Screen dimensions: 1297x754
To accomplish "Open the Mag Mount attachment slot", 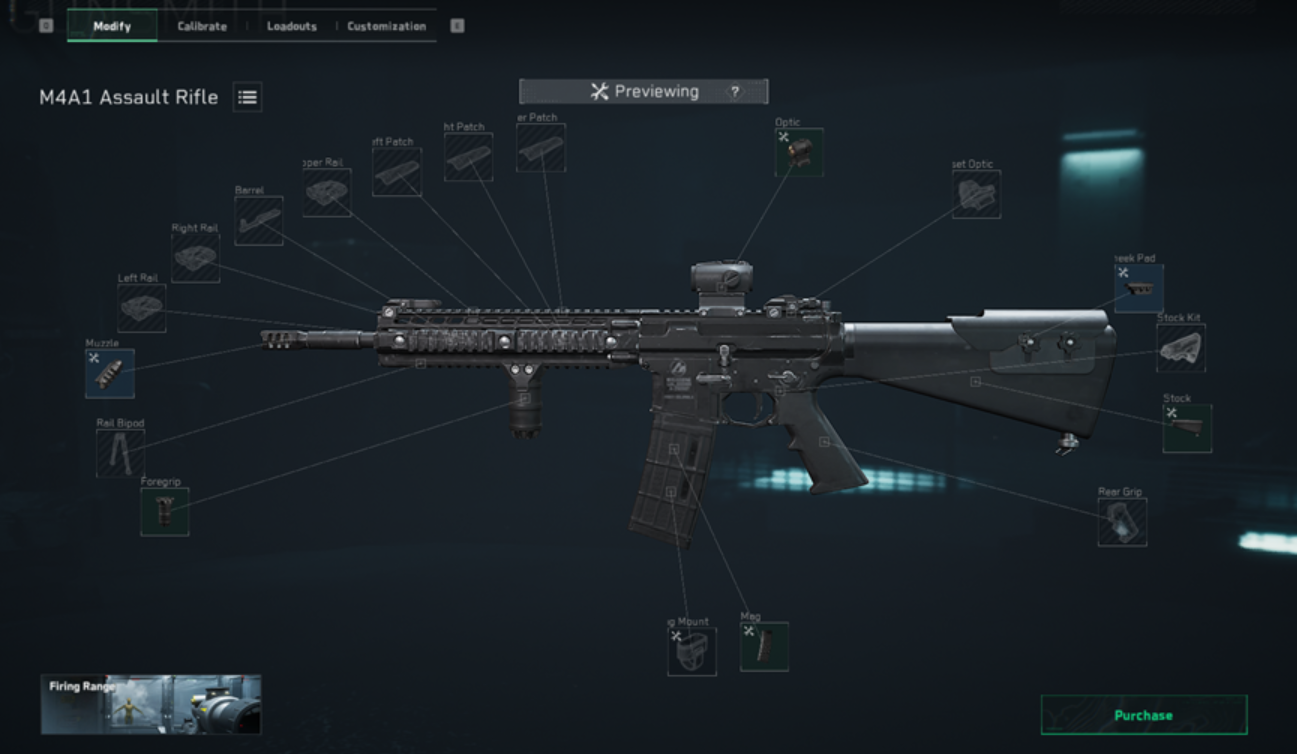I will [x=691, y=650].
